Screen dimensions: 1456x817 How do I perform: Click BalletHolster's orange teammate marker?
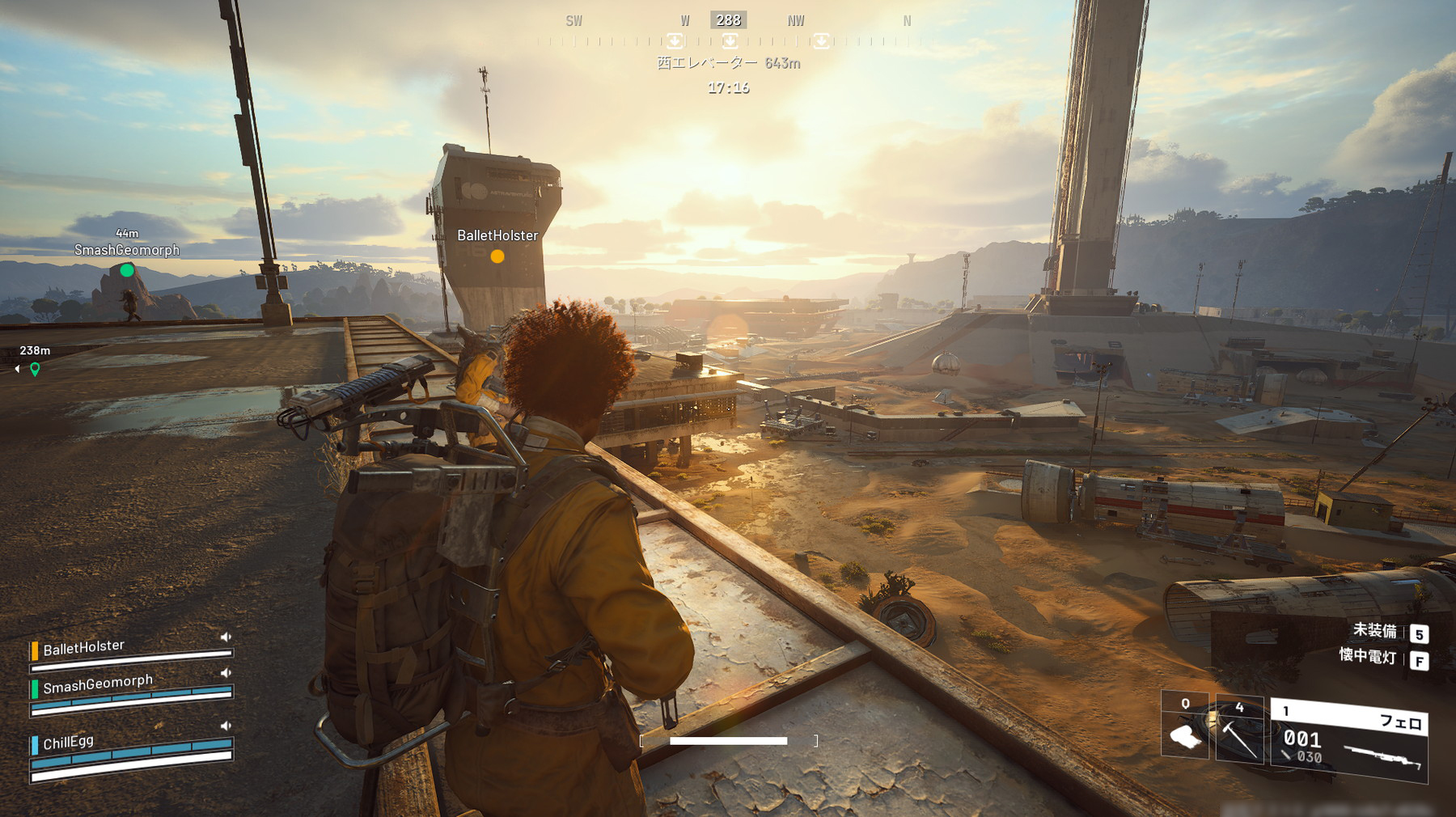[497, 256]
